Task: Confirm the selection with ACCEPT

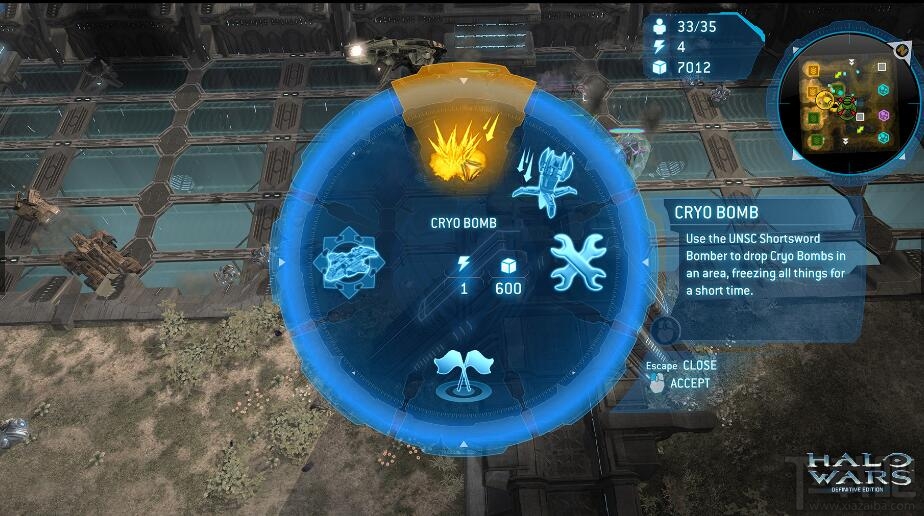Action: click(690, 383)
